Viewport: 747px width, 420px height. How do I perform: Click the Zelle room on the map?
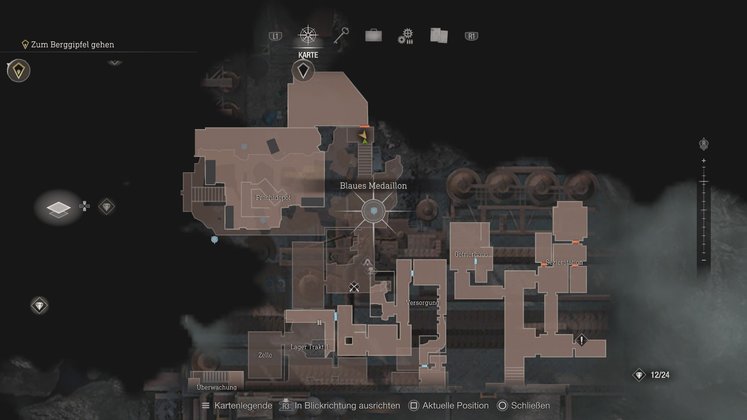(x=265, y=355)
